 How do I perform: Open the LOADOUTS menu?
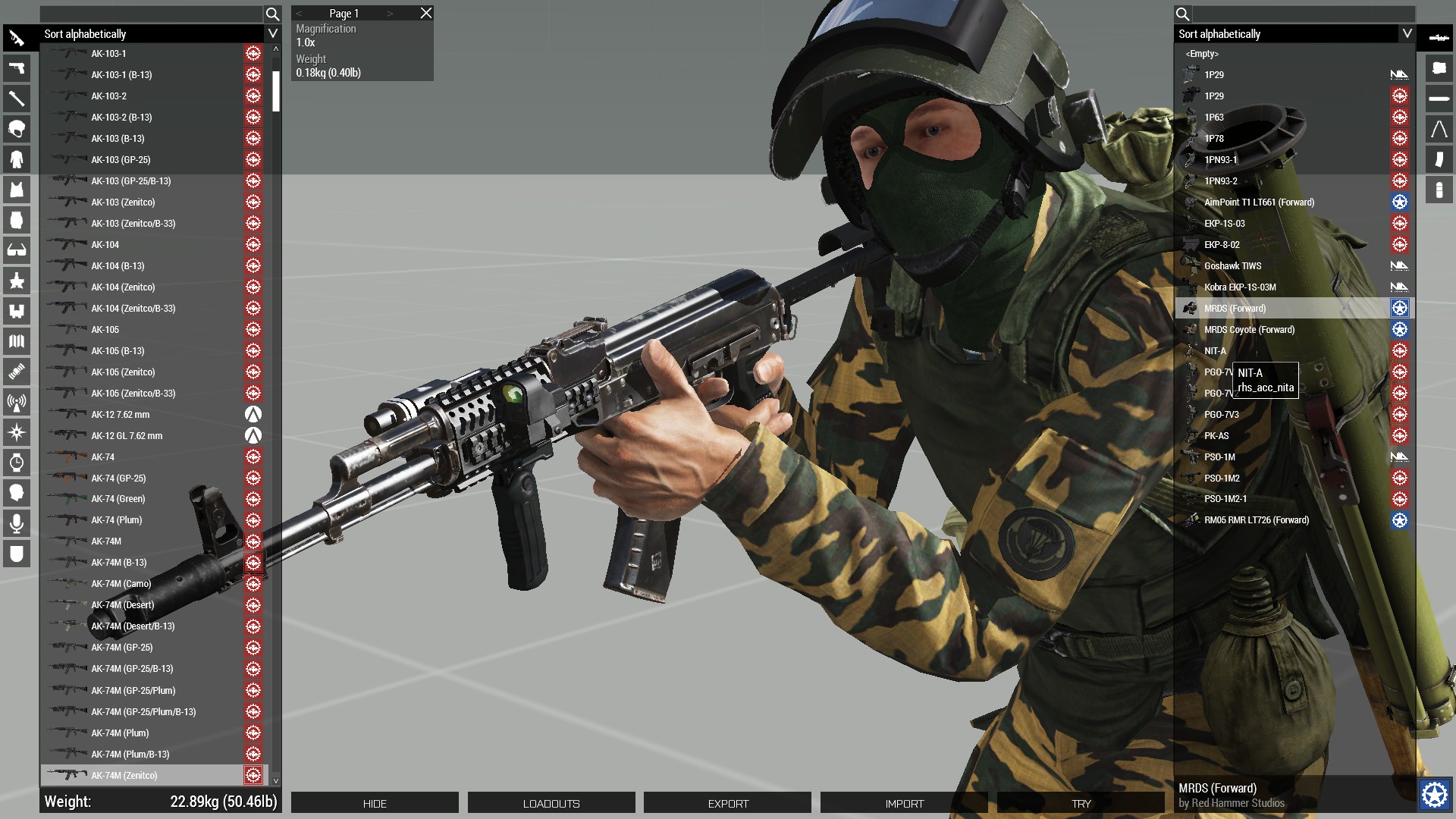[551, 803]
